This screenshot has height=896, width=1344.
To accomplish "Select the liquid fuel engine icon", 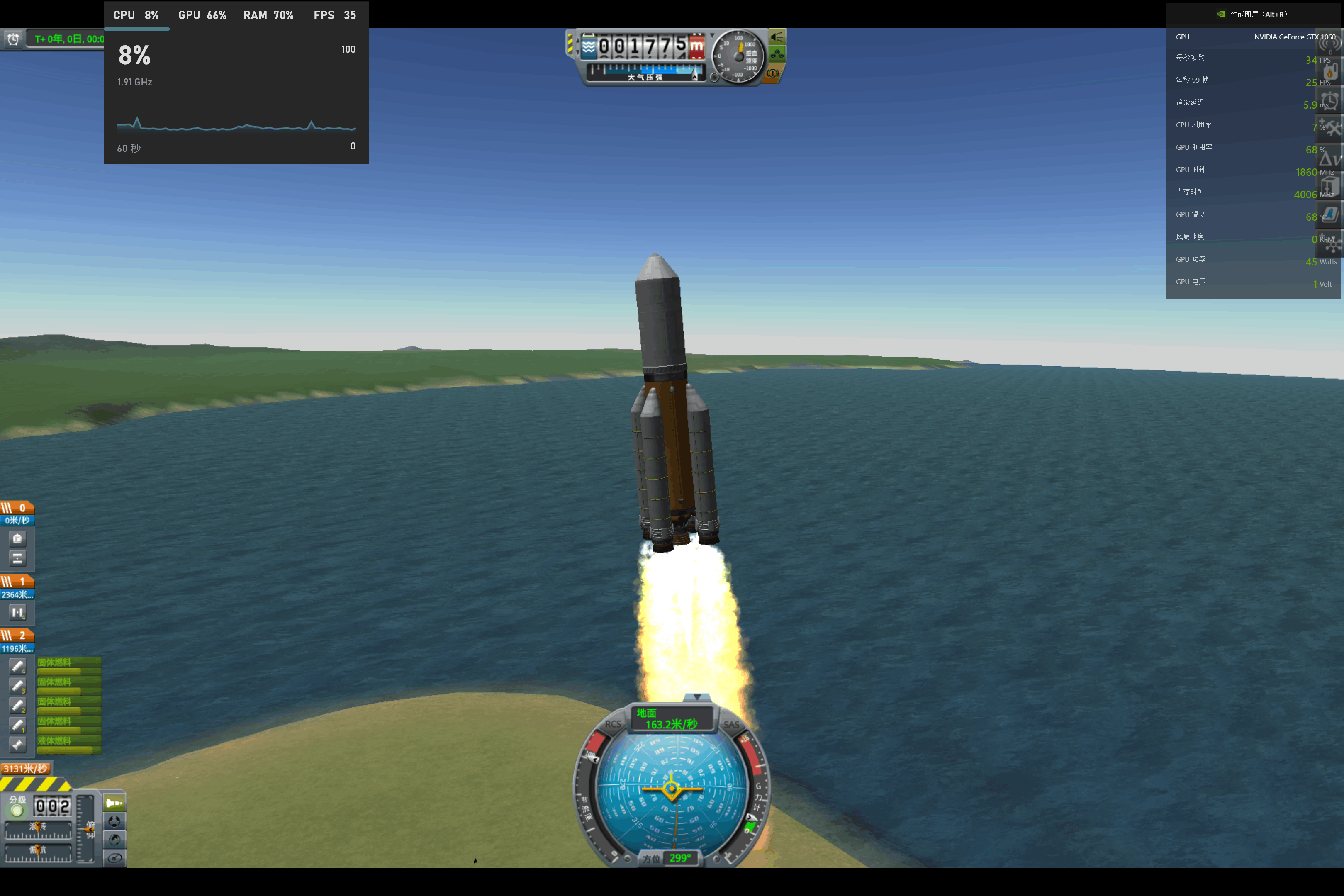I will 17,745.
